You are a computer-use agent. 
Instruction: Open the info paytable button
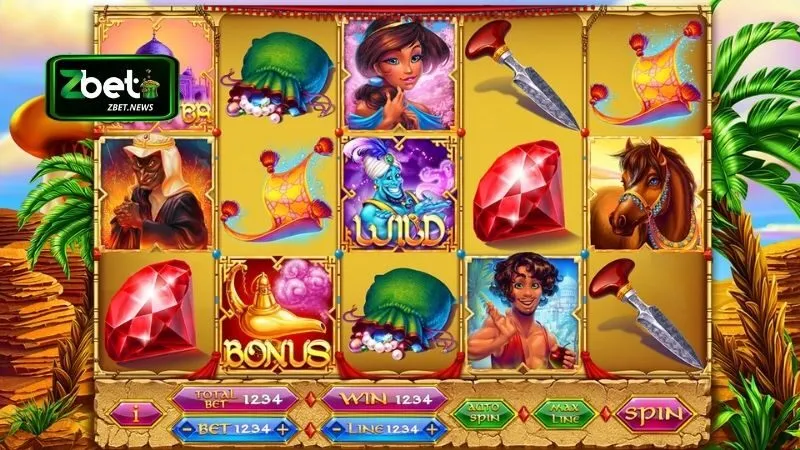point(133,414)
